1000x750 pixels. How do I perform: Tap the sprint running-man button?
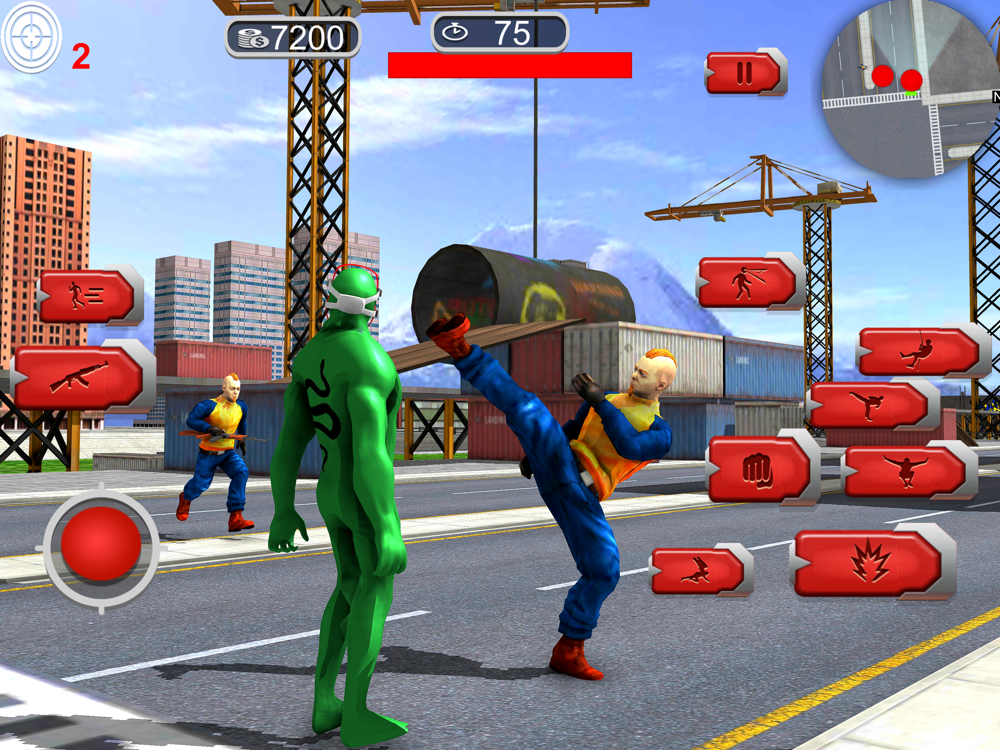click(x=87, y=295)
